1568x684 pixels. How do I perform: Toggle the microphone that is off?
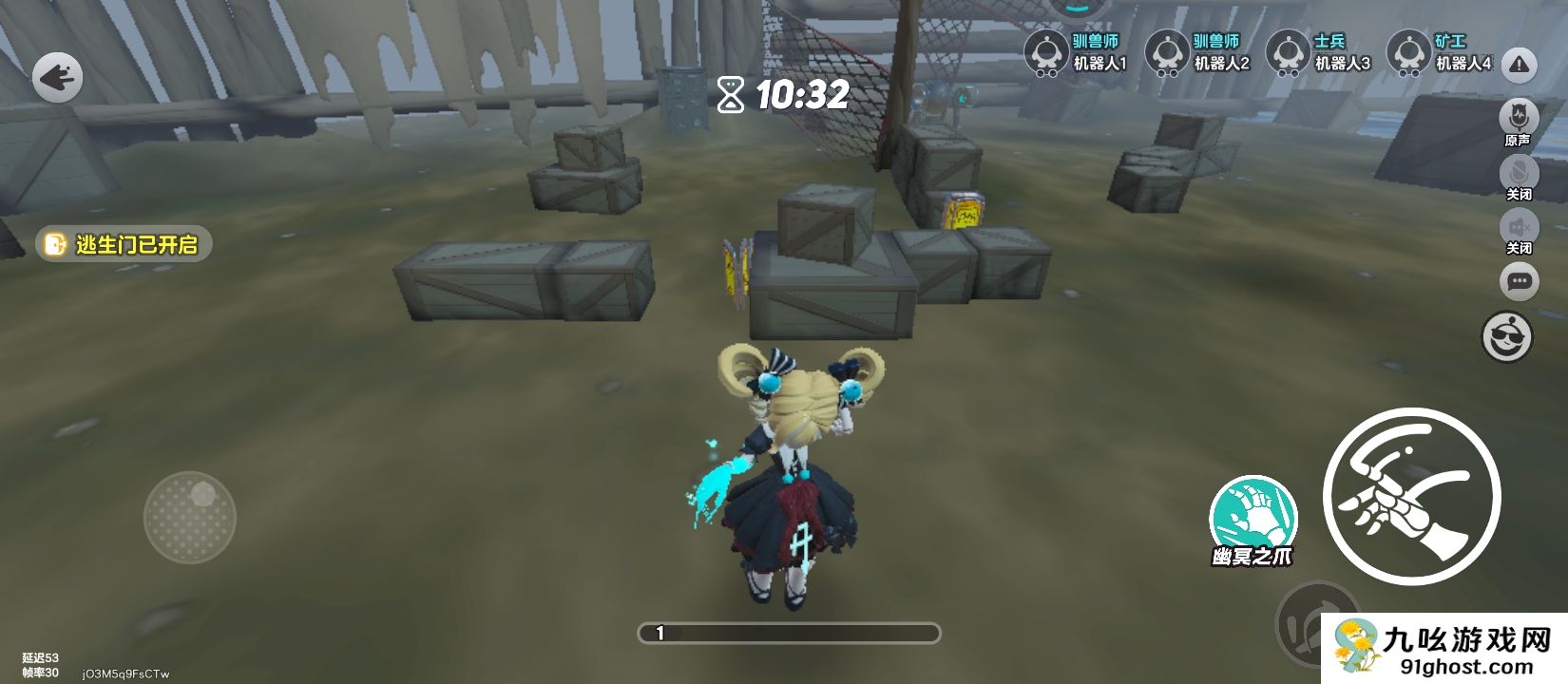1519,173
